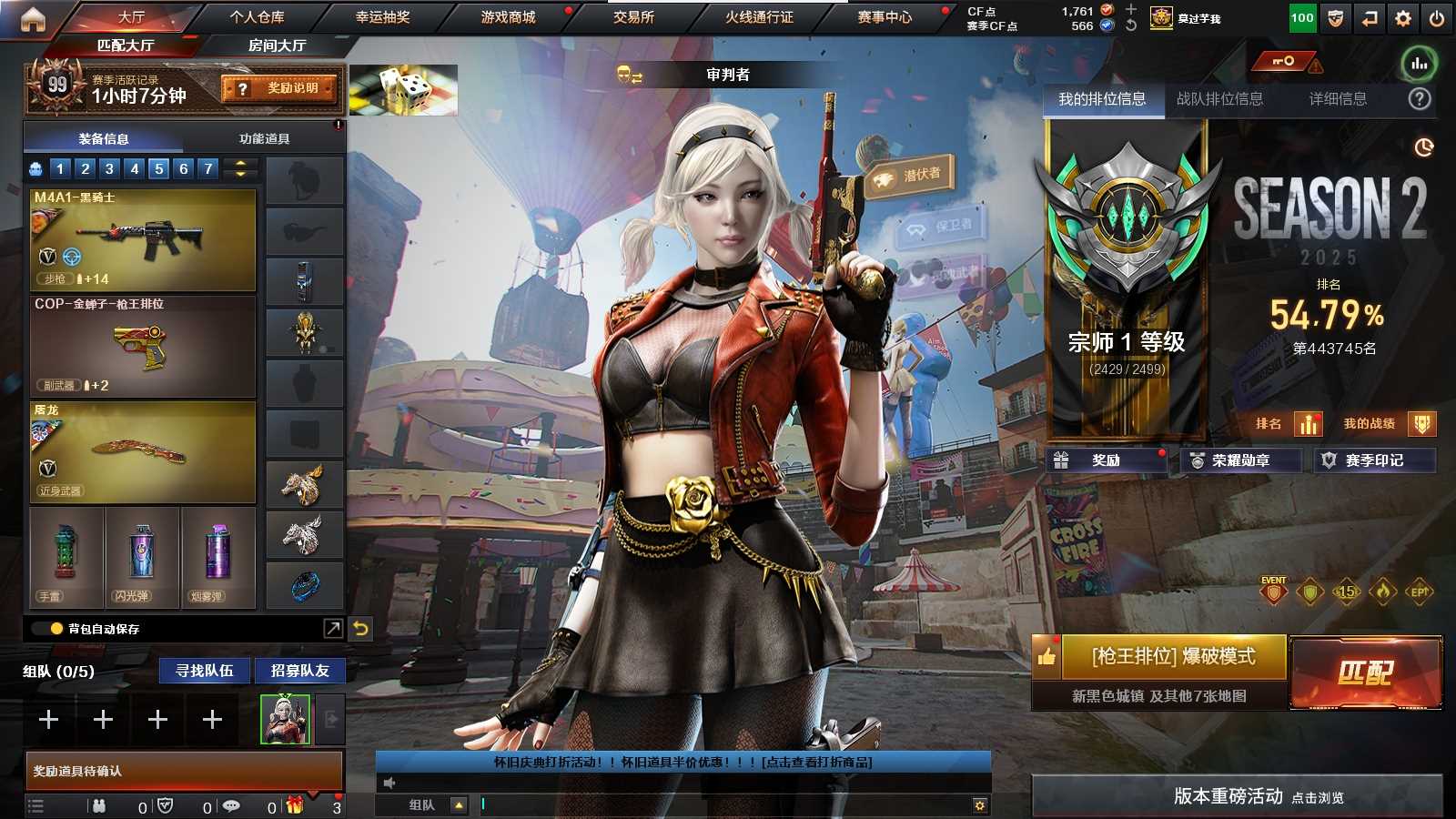This screenshot has width=1456, height=819.
Task: Open the 交易所 exchange
Action: pos(633,17)
